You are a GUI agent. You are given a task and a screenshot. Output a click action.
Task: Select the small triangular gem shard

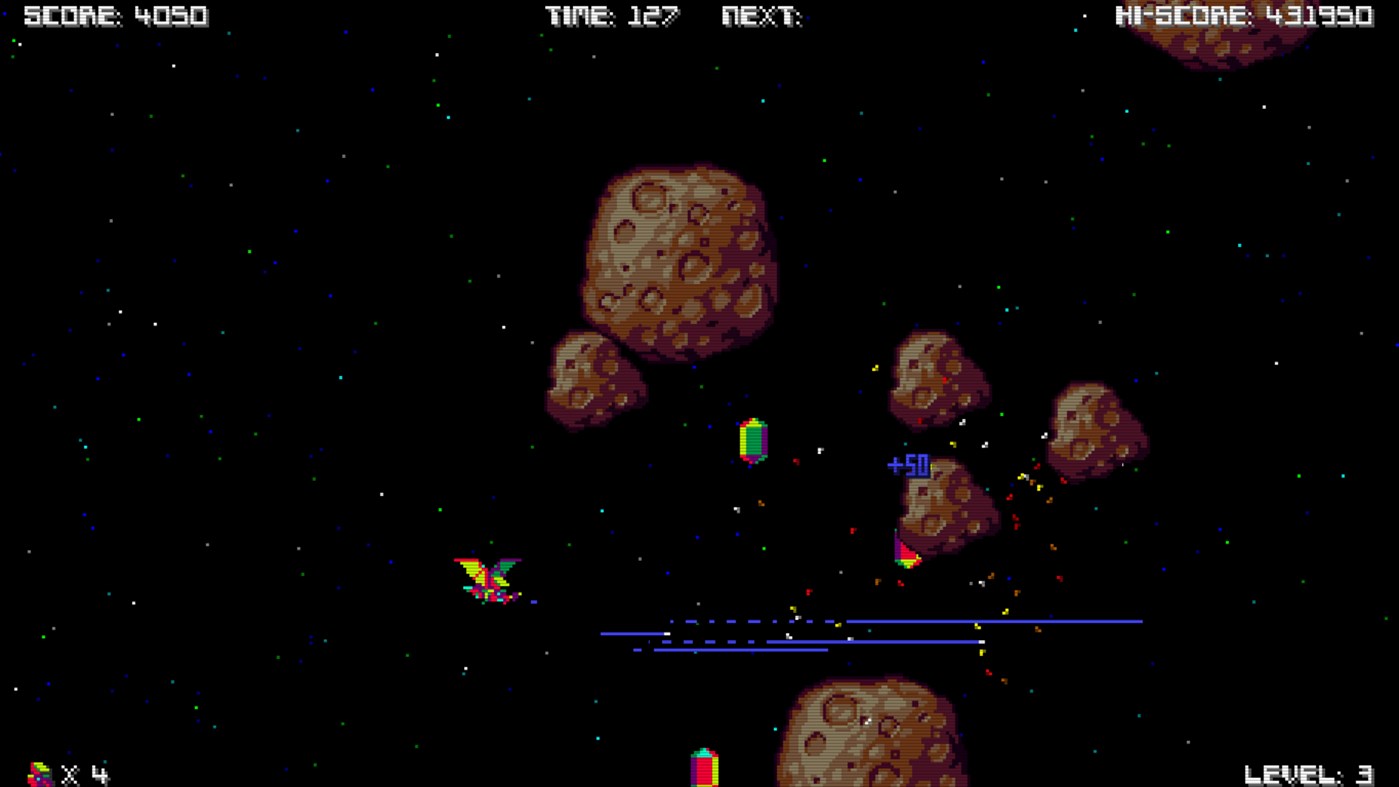(905, 550)
